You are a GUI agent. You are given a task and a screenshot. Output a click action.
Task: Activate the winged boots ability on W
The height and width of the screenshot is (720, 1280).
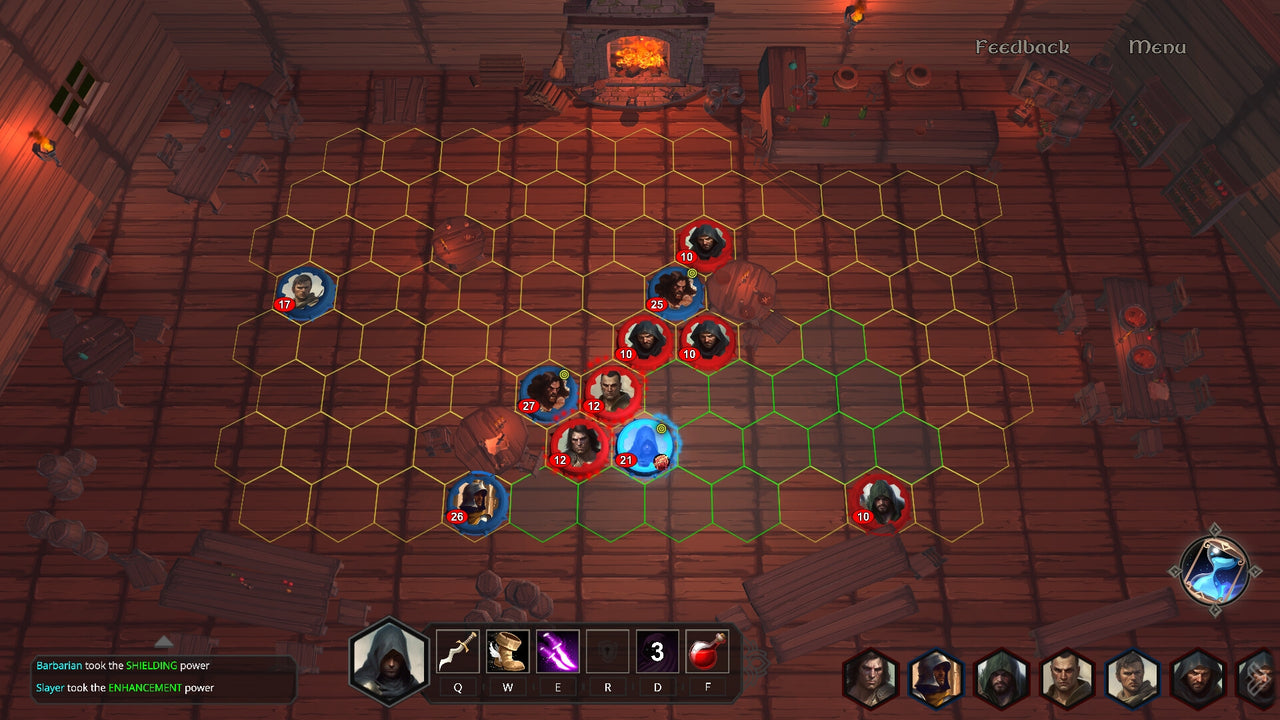[508, 652]
